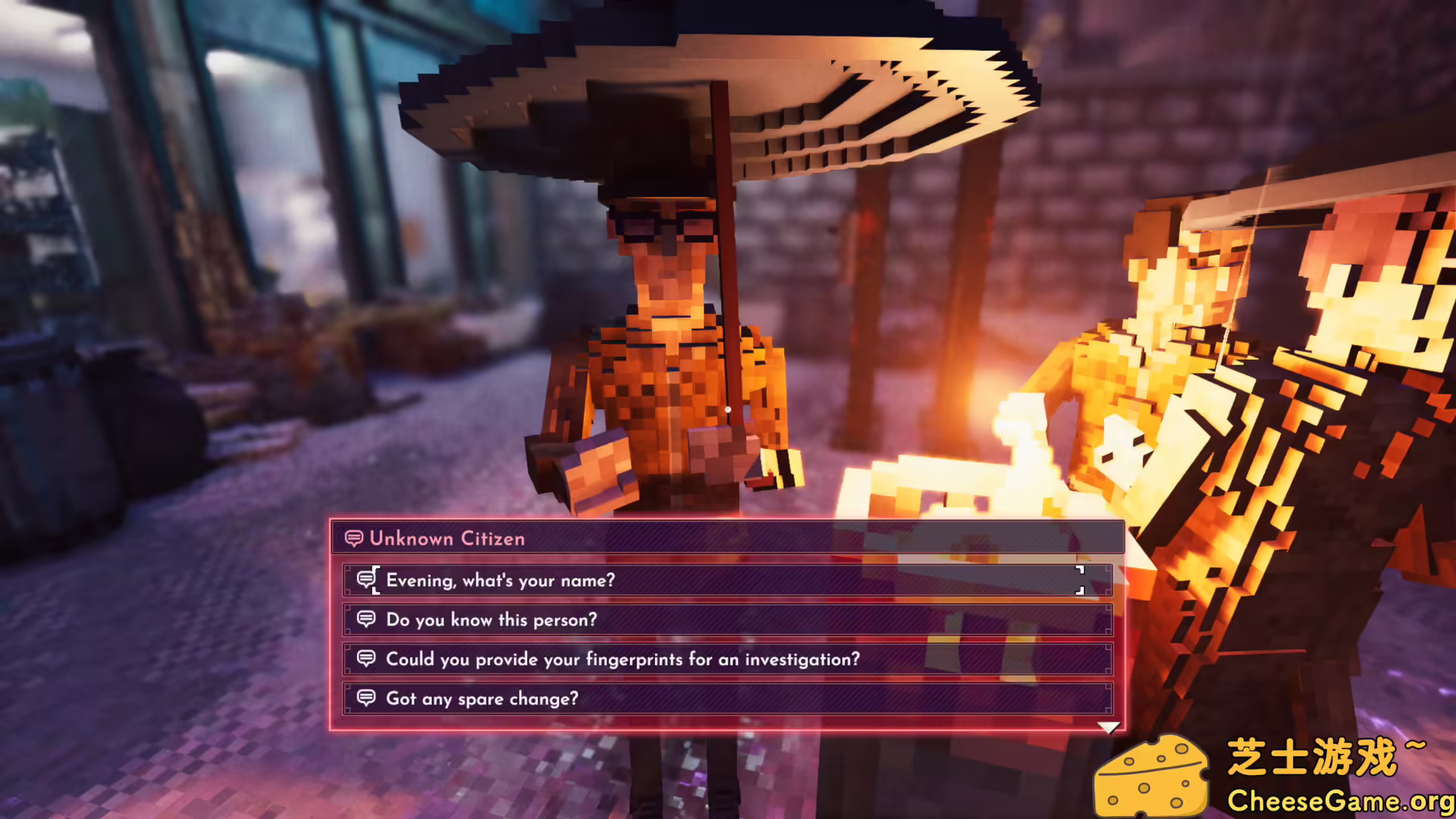Viewport: 1456px width, 819px height.
Task: Choose 'Do you know this person?' response
Action: (490, 620)
